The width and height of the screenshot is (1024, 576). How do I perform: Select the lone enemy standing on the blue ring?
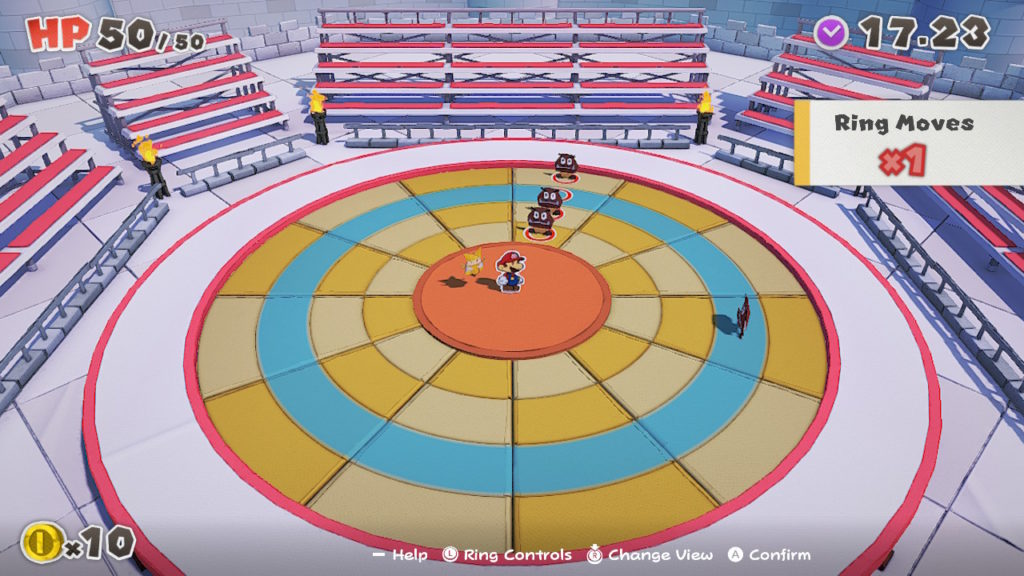pyautogui.click(x=742, y=316)
